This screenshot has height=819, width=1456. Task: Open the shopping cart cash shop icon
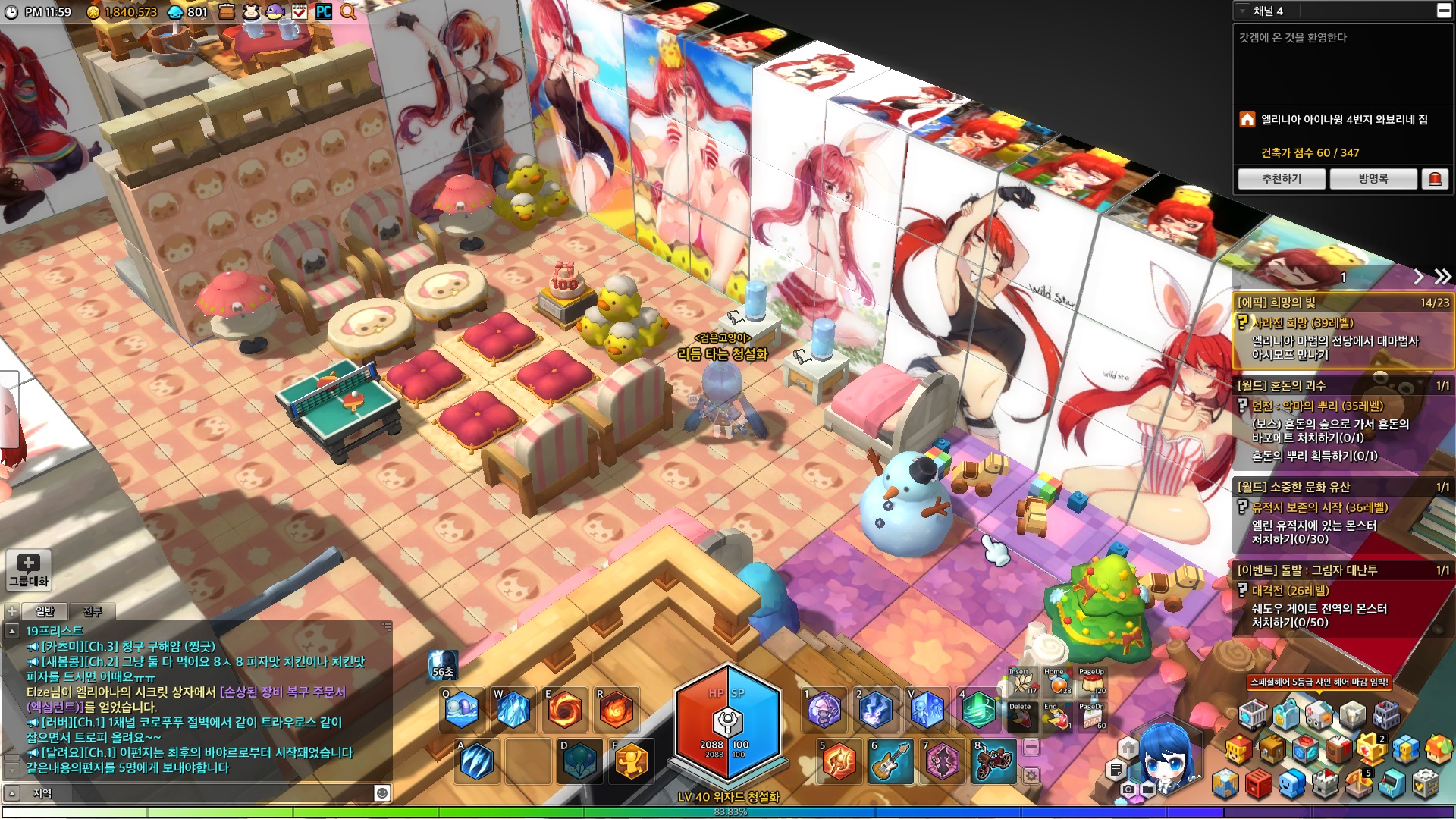point(1252,715)
